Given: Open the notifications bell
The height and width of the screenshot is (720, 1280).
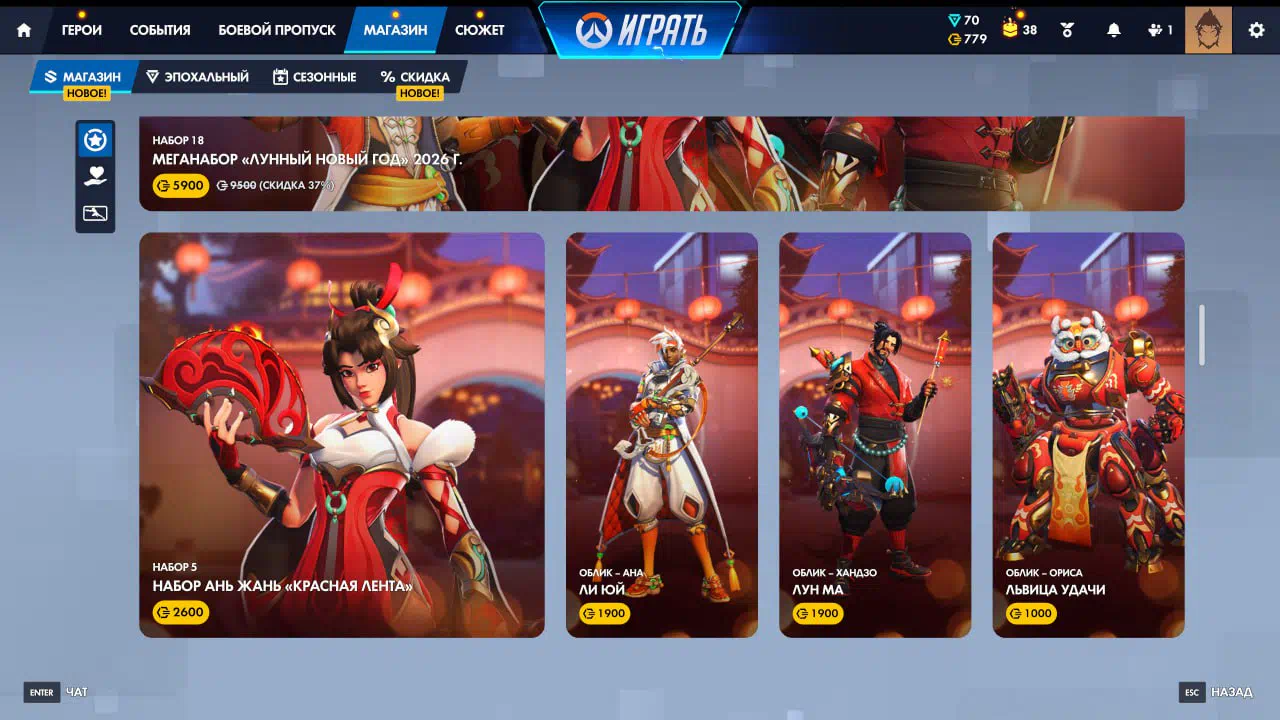Looking at the screenshot, I should tap(1113, 30).
